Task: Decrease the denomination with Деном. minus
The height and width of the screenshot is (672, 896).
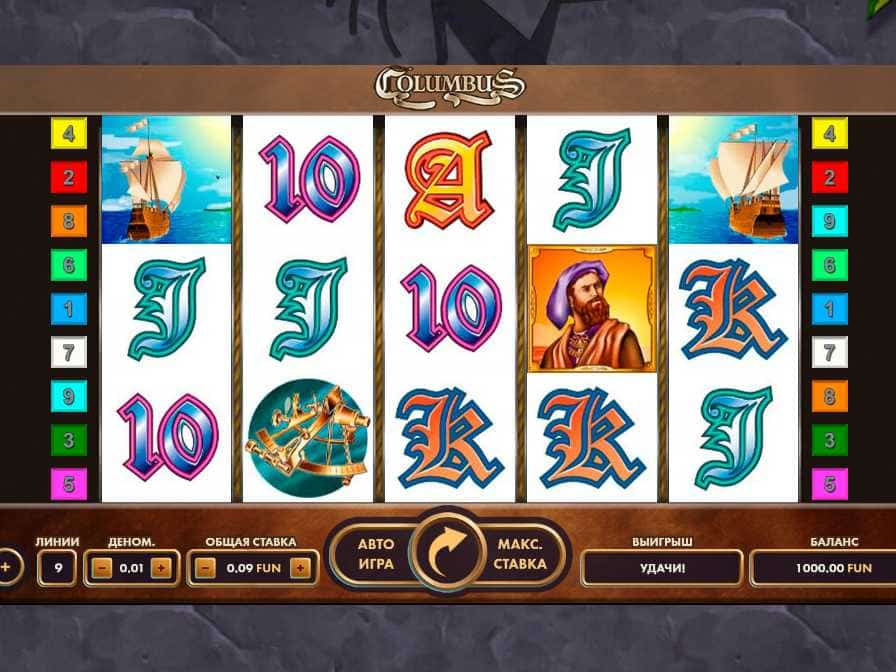Action: [100, 568]
